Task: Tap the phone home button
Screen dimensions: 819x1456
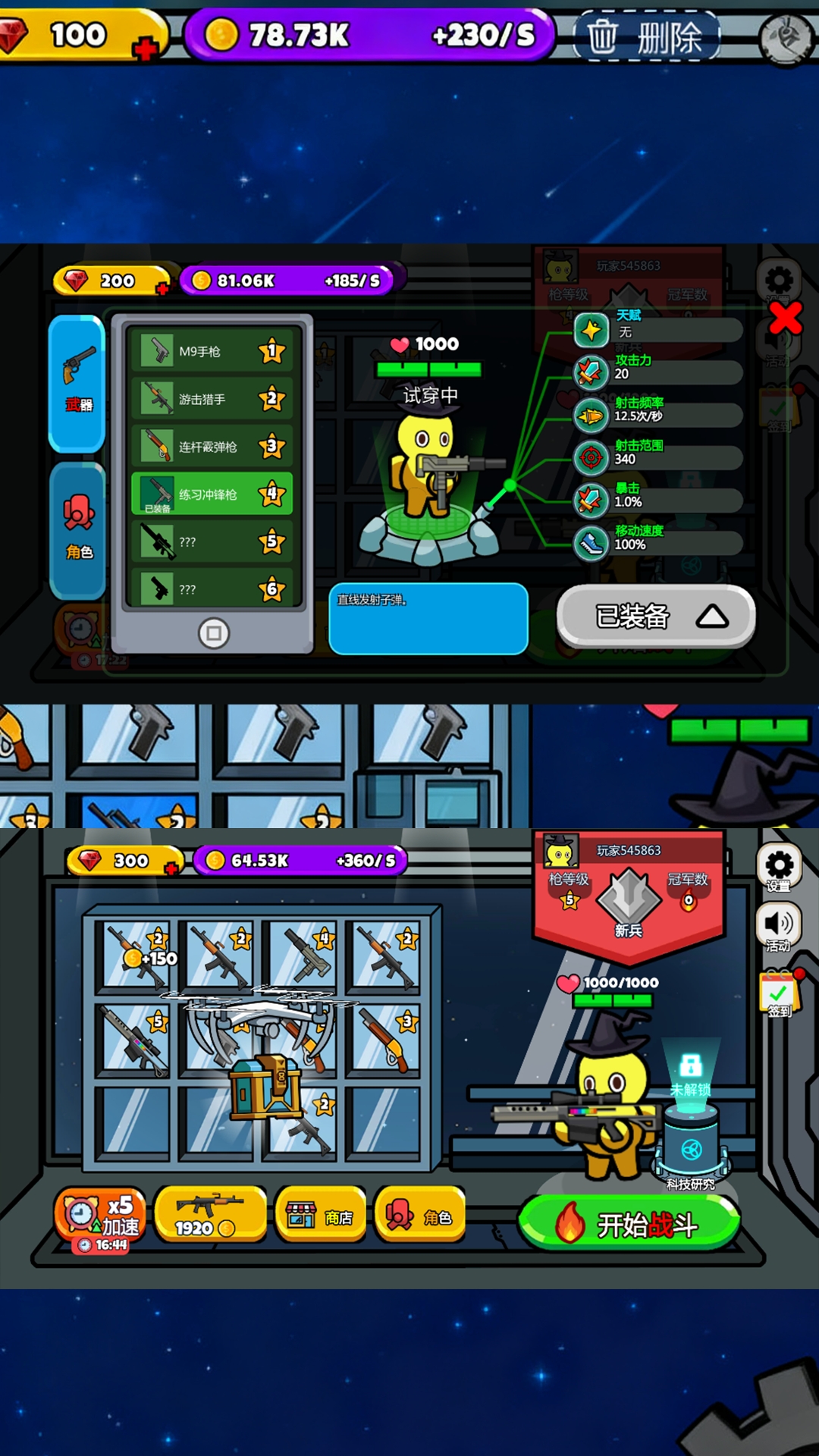Action: (x=213, y=632)
